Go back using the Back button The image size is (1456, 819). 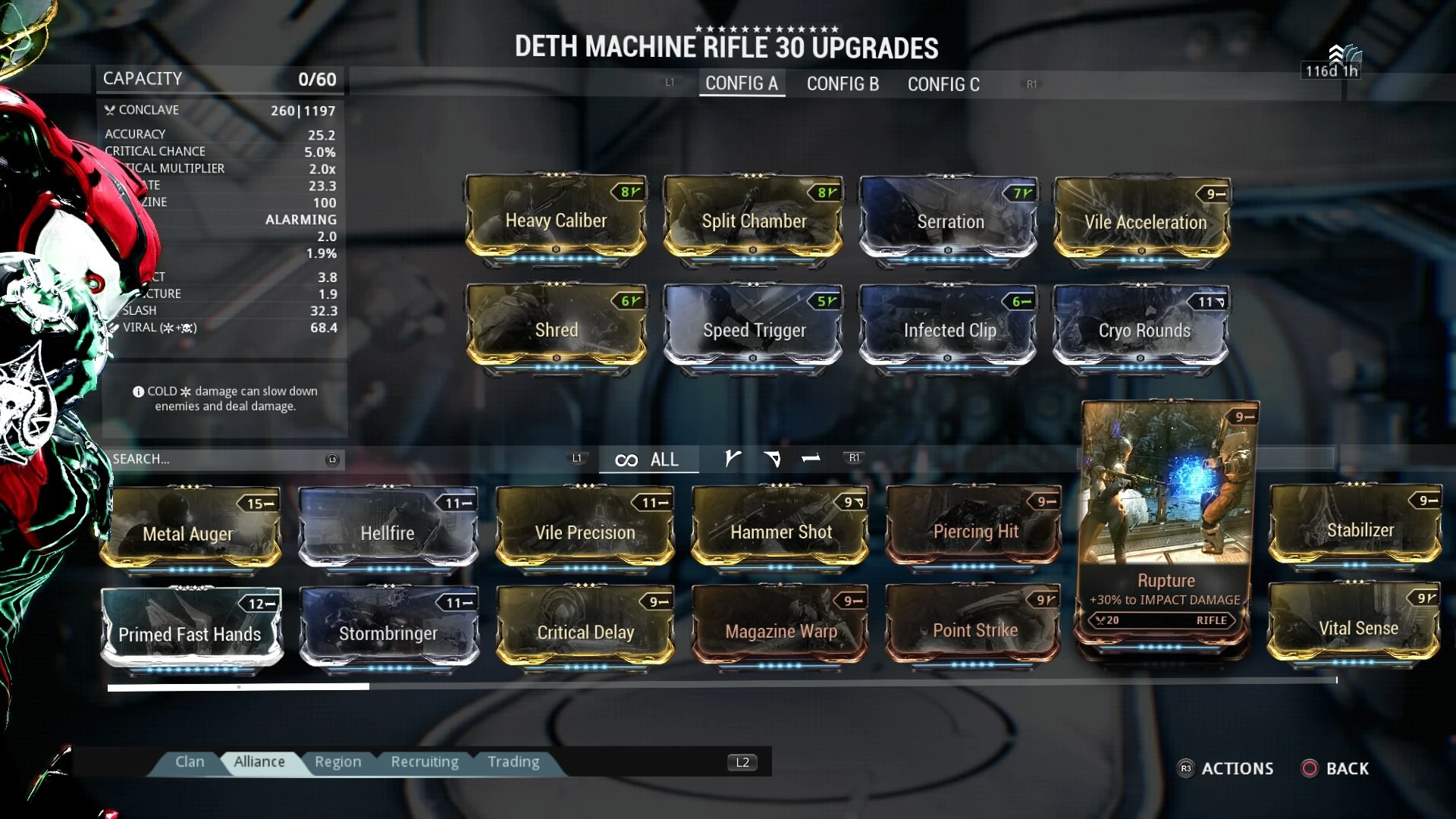click(x=1335, y=768)
